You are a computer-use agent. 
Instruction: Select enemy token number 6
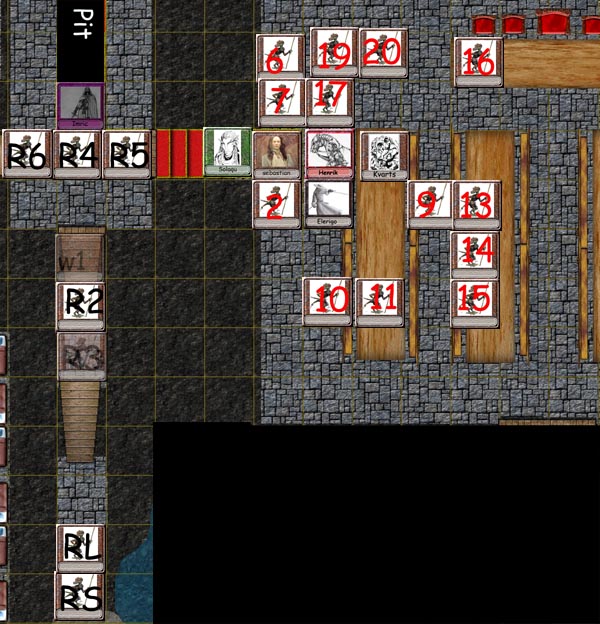pos(280,57)
